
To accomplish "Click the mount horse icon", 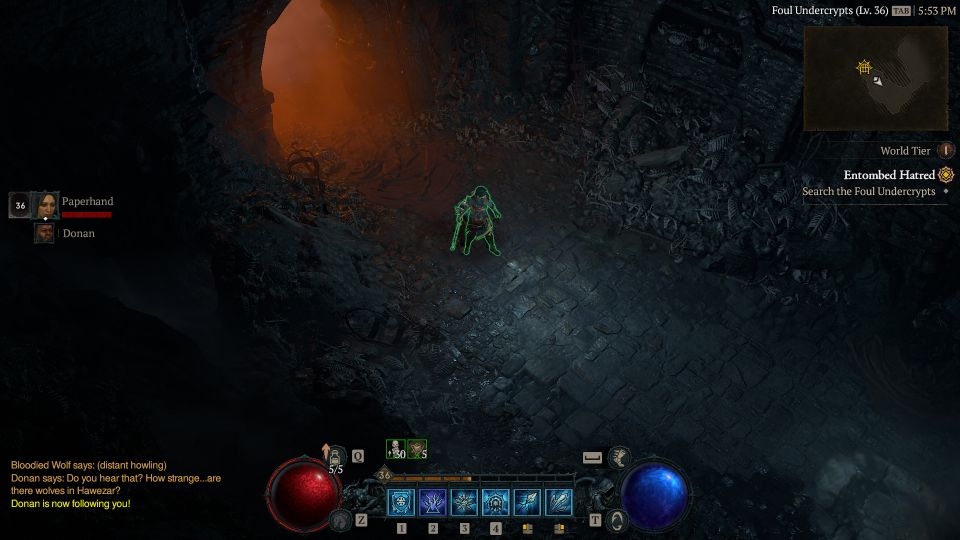I will (341, 520).
